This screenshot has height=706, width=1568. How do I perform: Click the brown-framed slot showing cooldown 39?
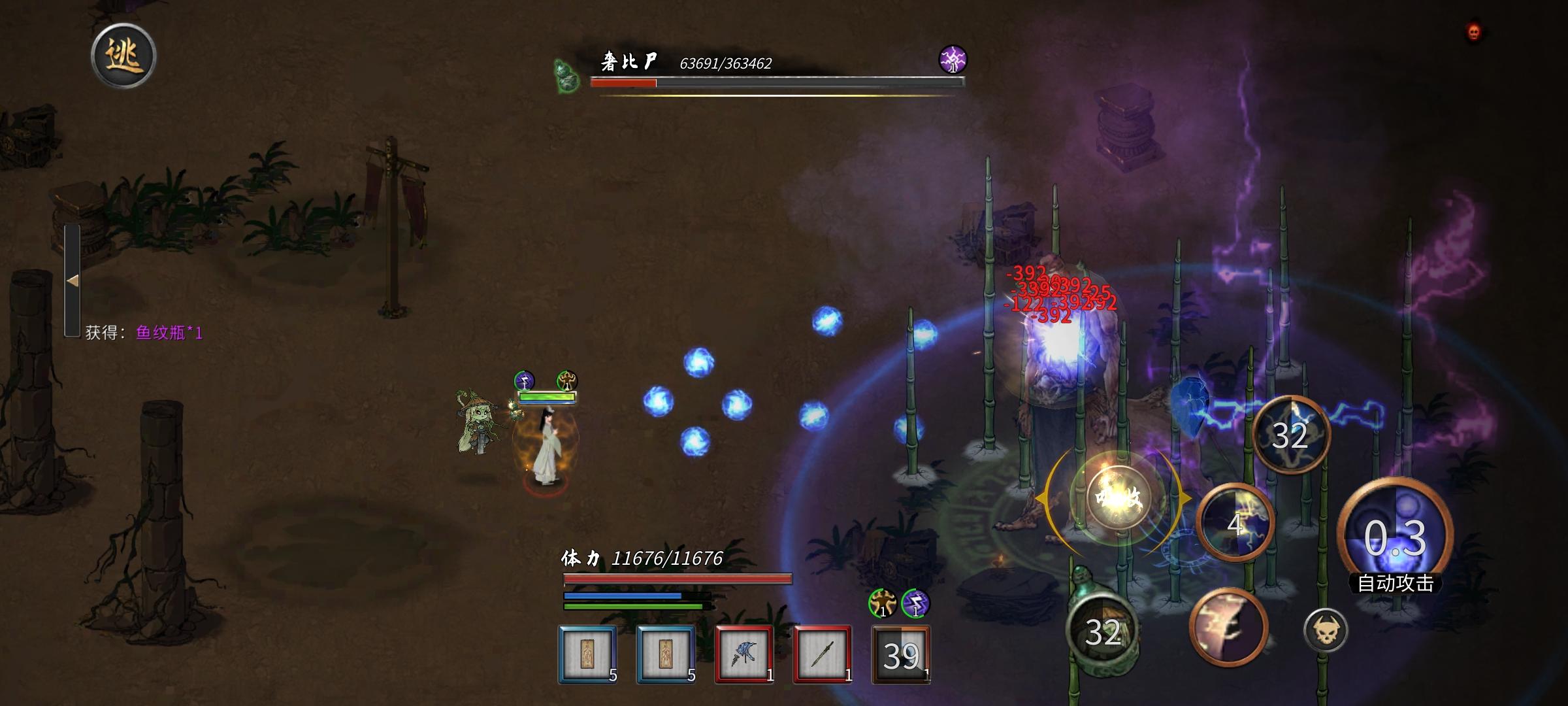901,654
